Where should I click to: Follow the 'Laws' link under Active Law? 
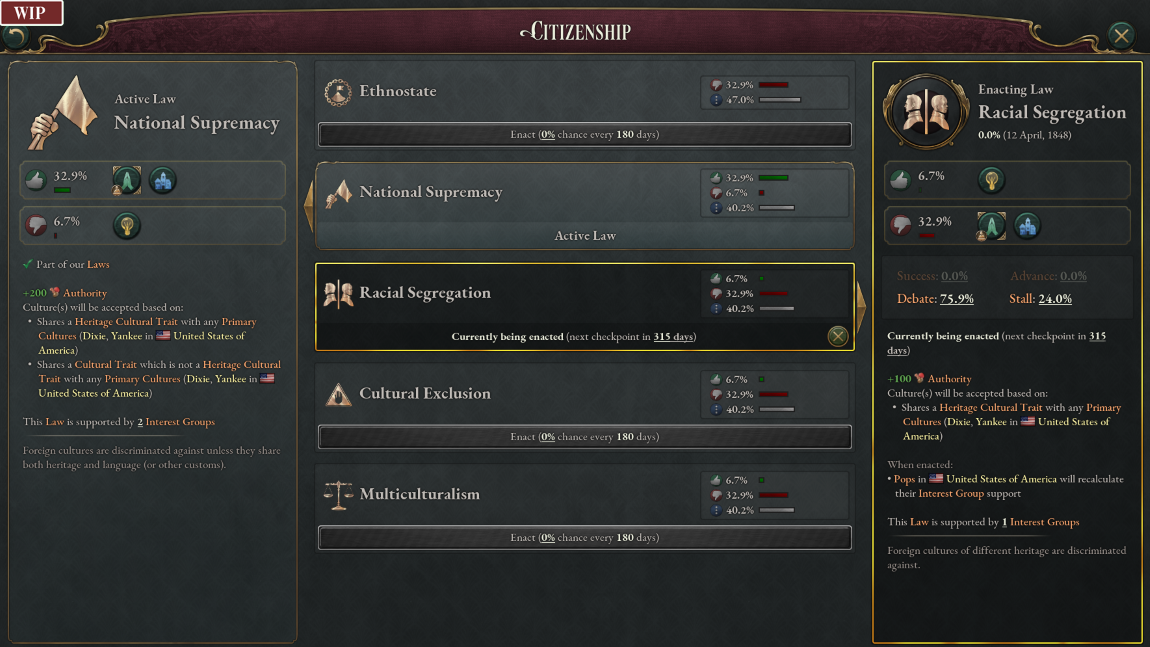(x=98, y=265)
